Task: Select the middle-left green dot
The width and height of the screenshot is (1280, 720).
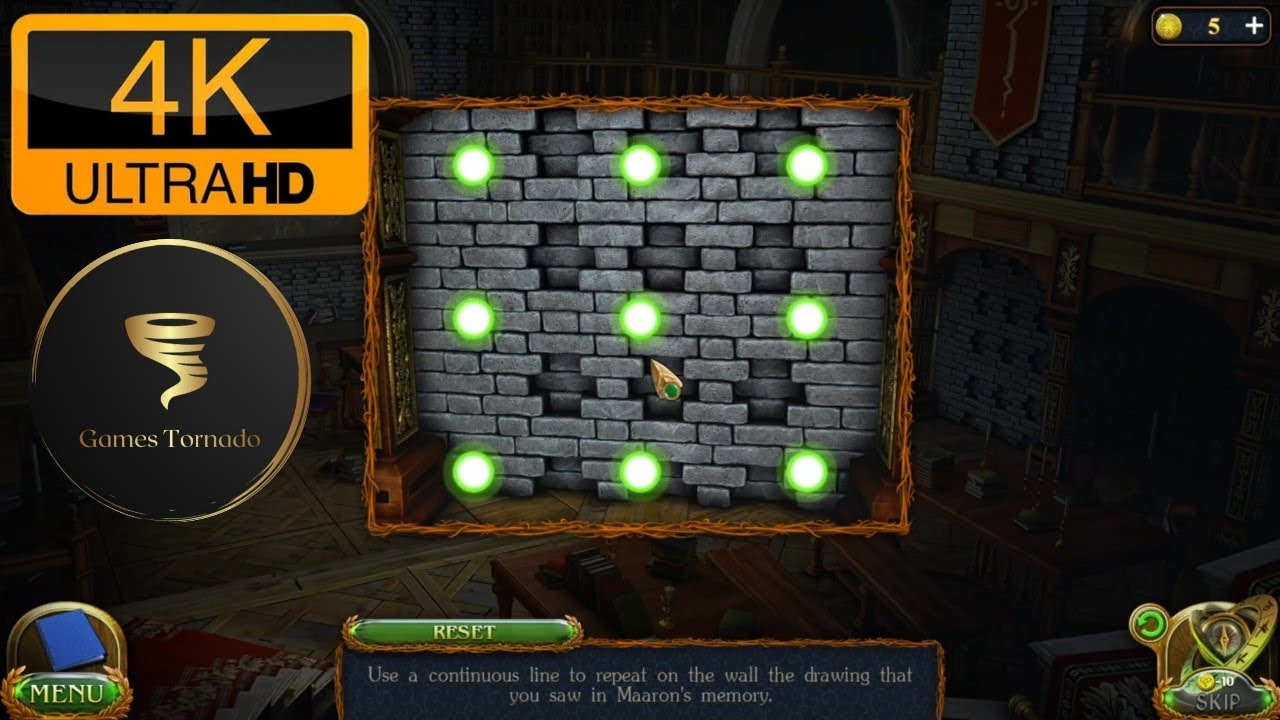Action: coord(473,317)
